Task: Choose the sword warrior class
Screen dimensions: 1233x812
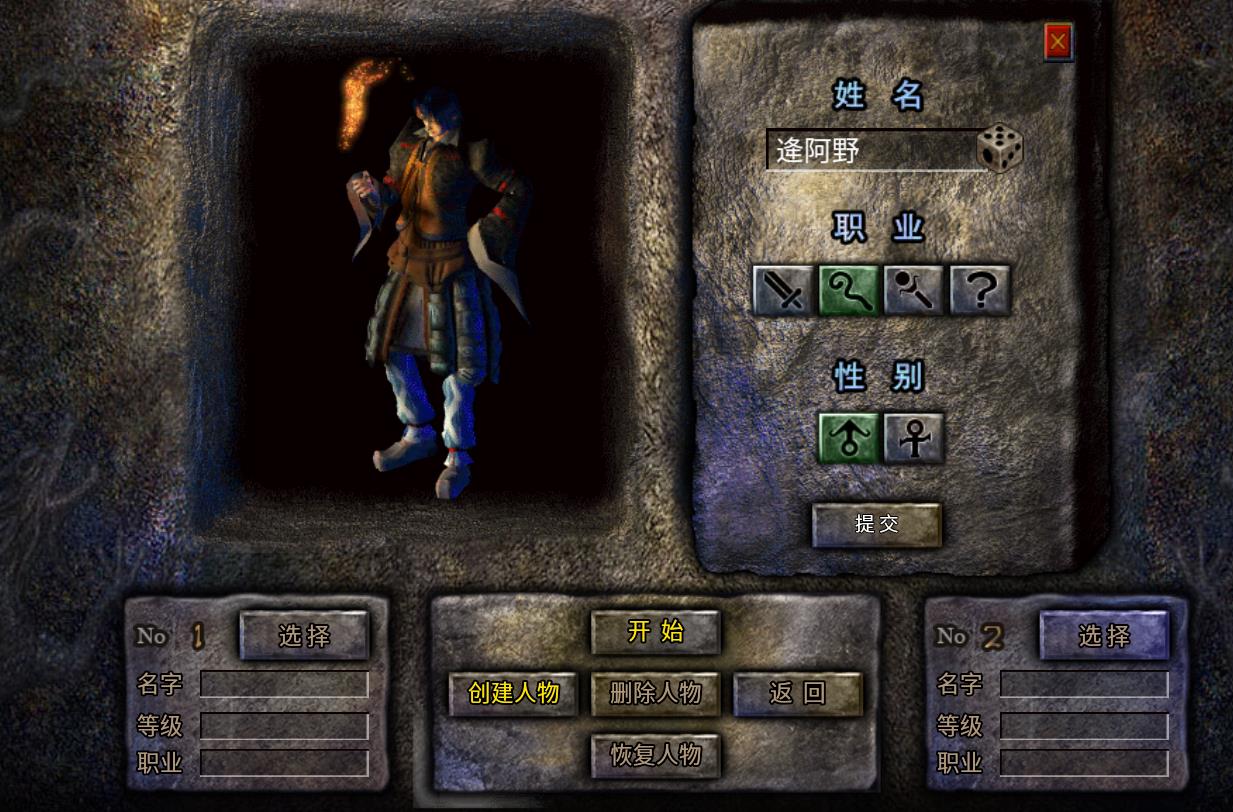Action: (782, 290)
